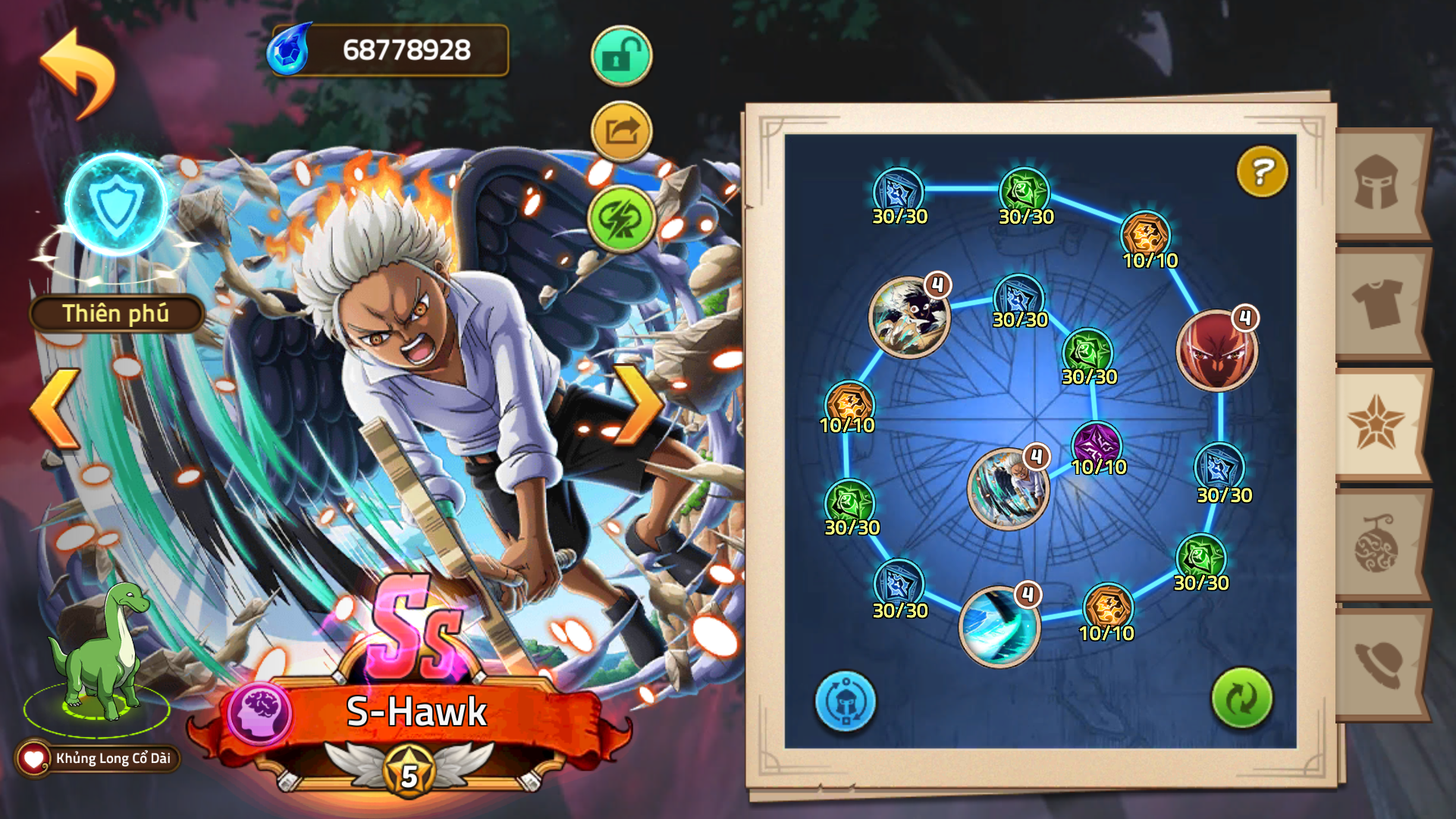This screenshot has width=1456, height=819.
Task: Click the blue helmet reset button
Action: click(845, 701)
